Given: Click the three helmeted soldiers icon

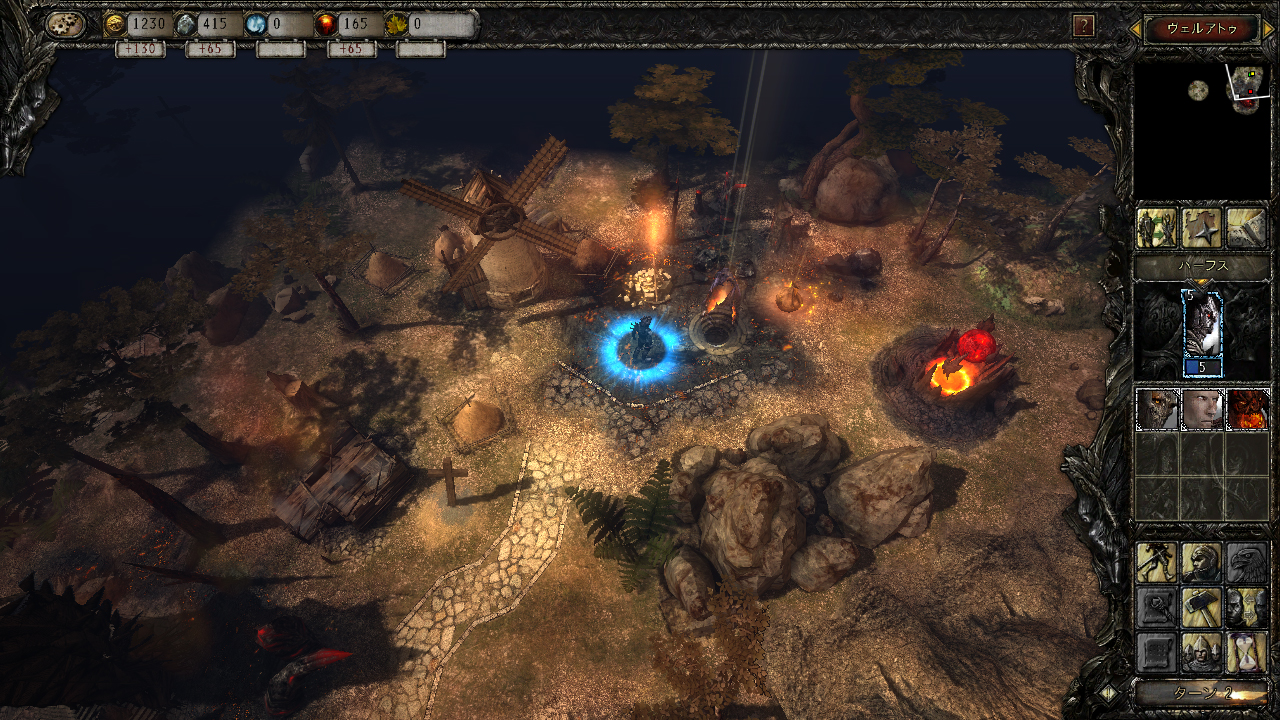Looking at the screenshot, I should click(1202, 652).
